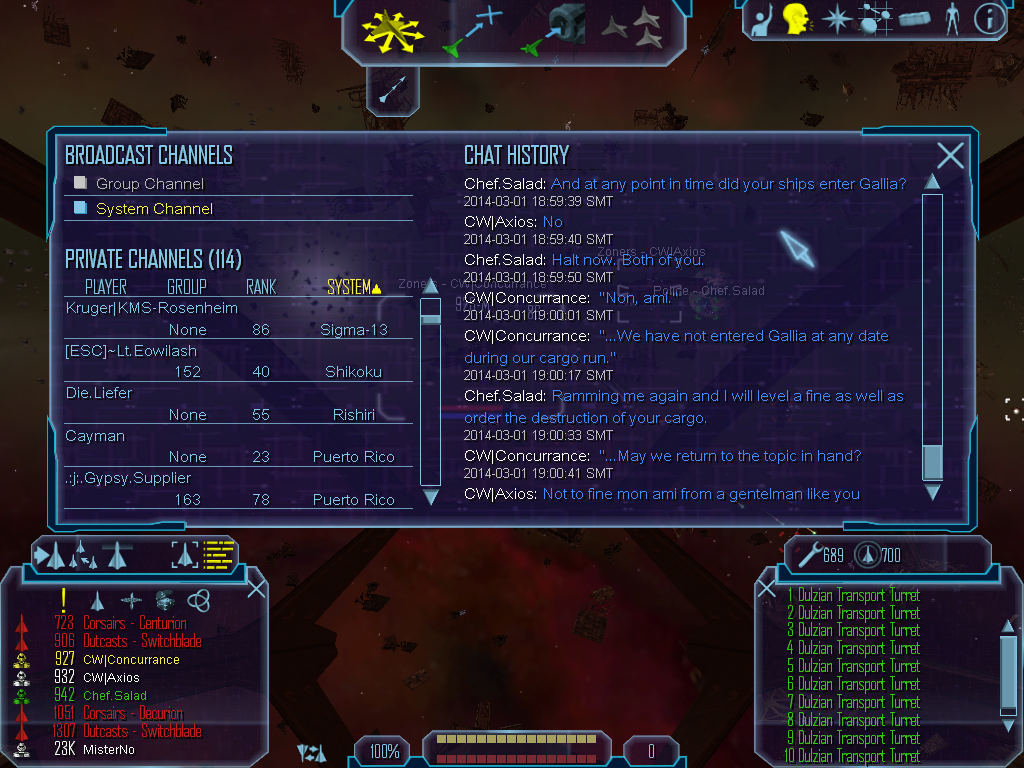This screenshot has width=1024, height=768.
Task: Open the chat head icon in top bar
Action: (796, 18)
